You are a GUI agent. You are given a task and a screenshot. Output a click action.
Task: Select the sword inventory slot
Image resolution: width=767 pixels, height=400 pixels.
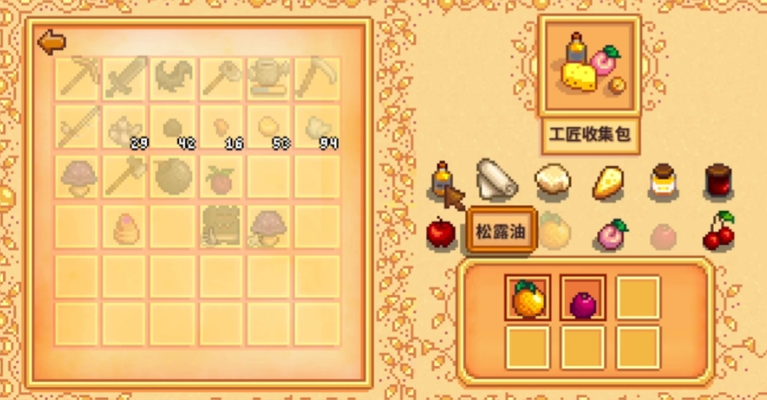tap(126, 77)
